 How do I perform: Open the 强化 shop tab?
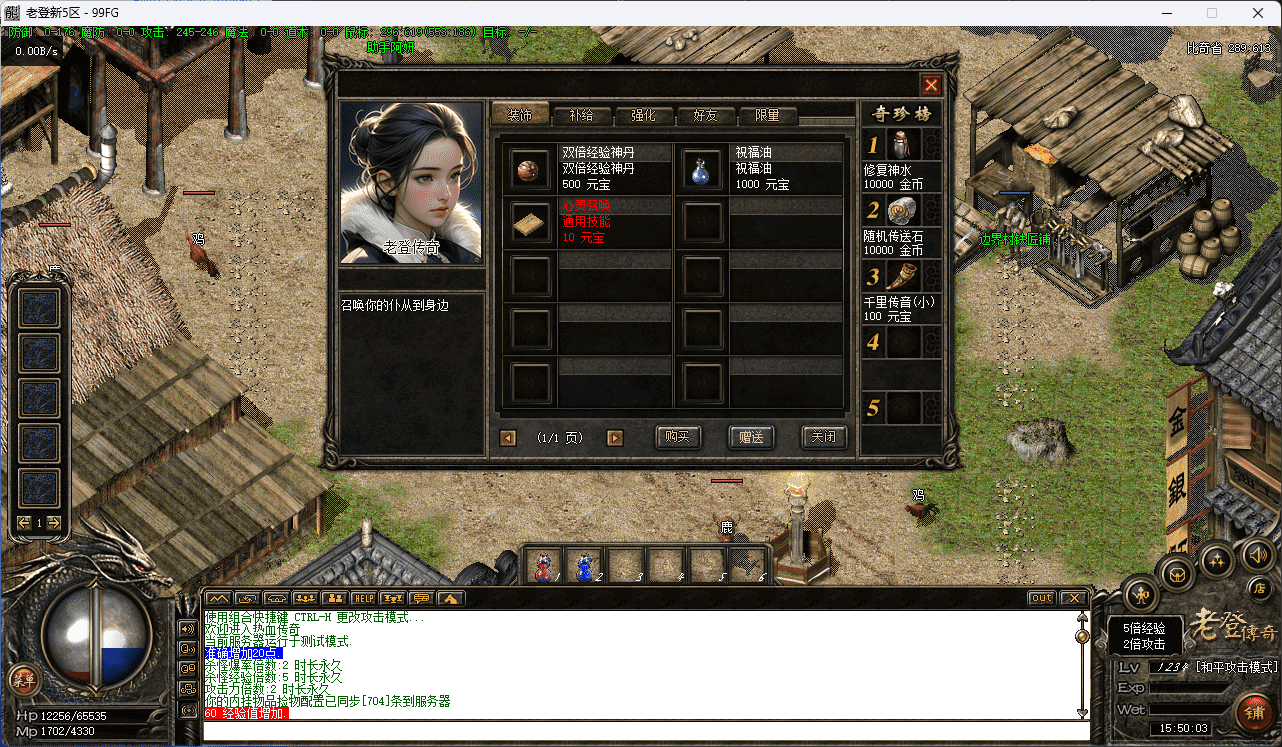pyautogui.click(x=643, y=115)
